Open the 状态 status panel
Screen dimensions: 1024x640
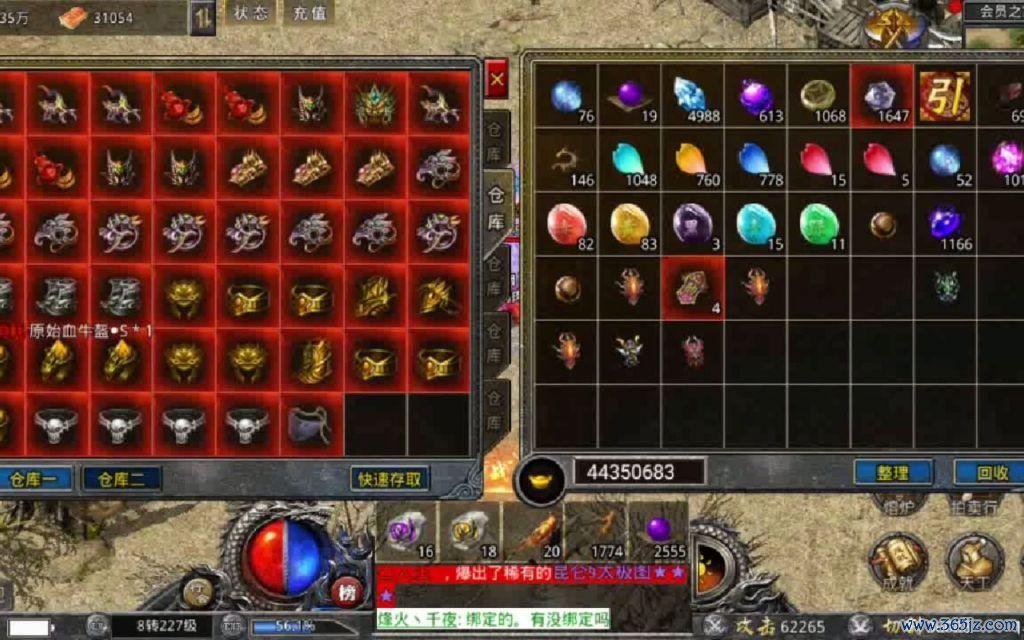point(250,13)
